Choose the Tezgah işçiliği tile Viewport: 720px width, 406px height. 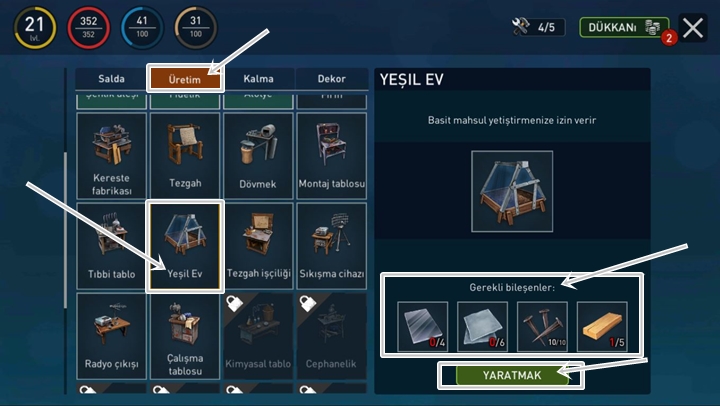[258, 245]
